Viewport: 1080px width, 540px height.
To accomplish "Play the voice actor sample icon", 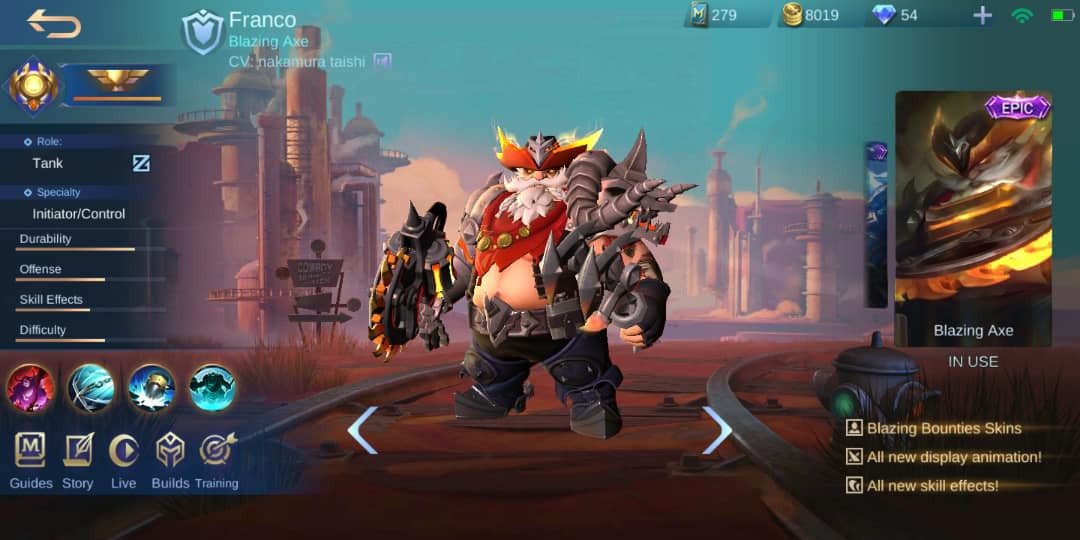I will pyautogui.click(x=382, y=62).
